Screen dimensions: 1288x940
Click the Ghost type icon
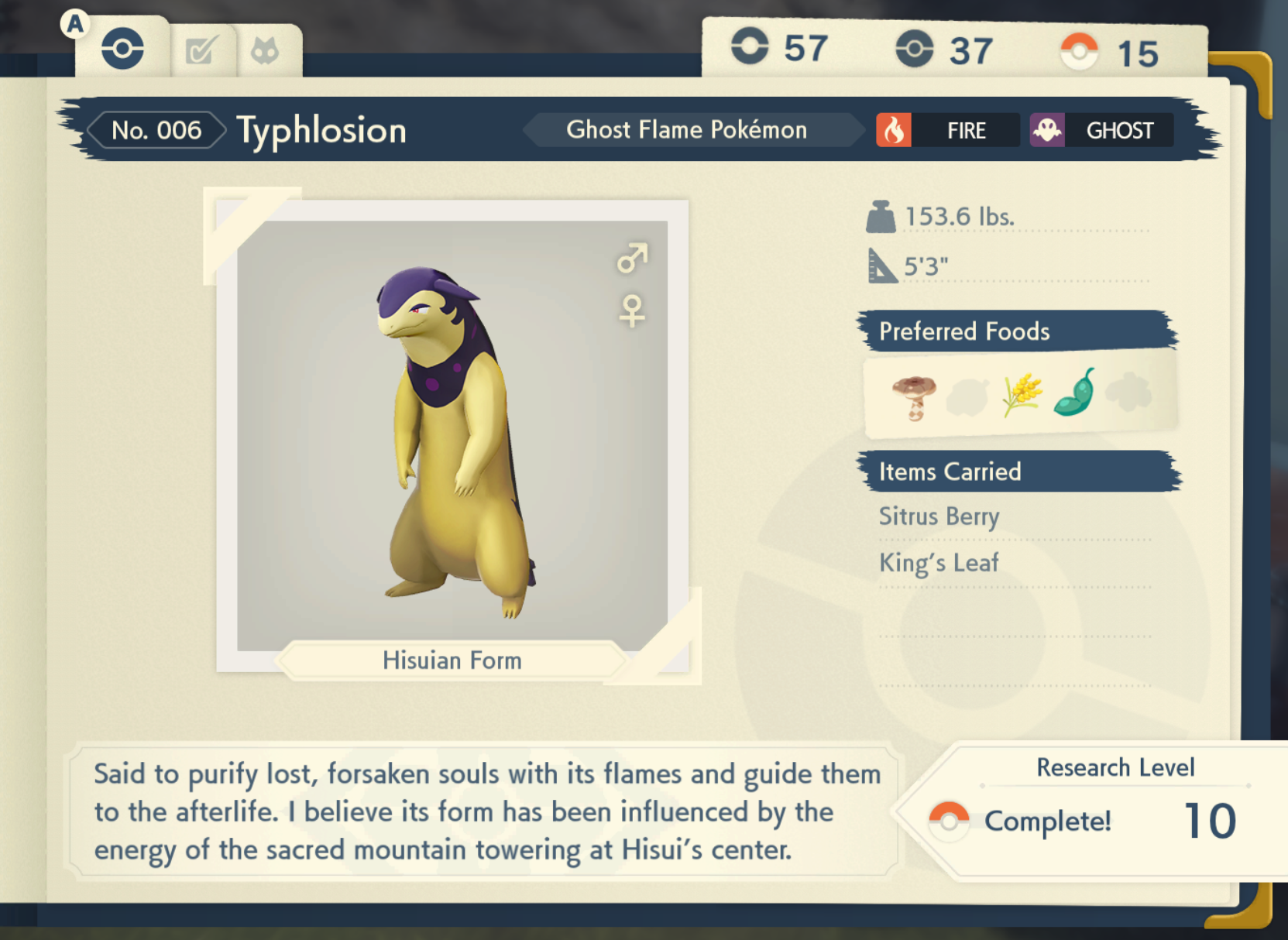(x=1047, y=130)
